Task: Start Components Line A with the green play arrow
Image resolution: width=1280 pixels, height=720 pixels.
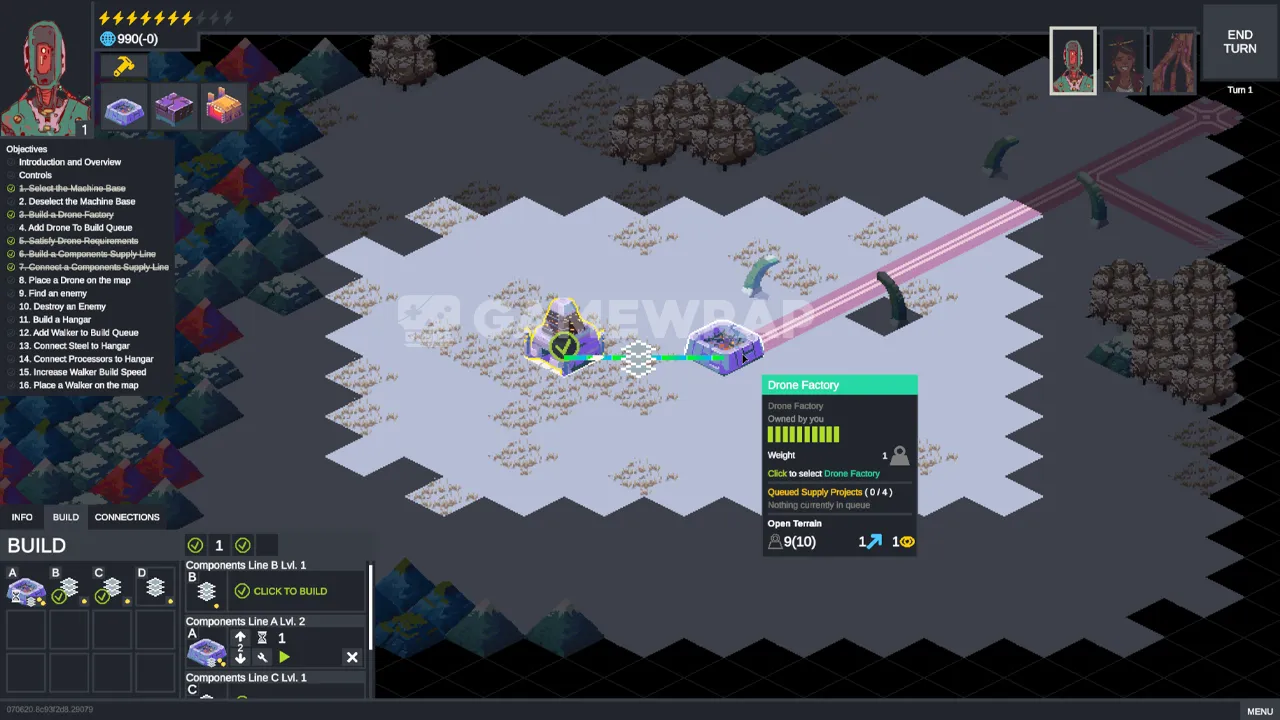Action: point(285,657)
